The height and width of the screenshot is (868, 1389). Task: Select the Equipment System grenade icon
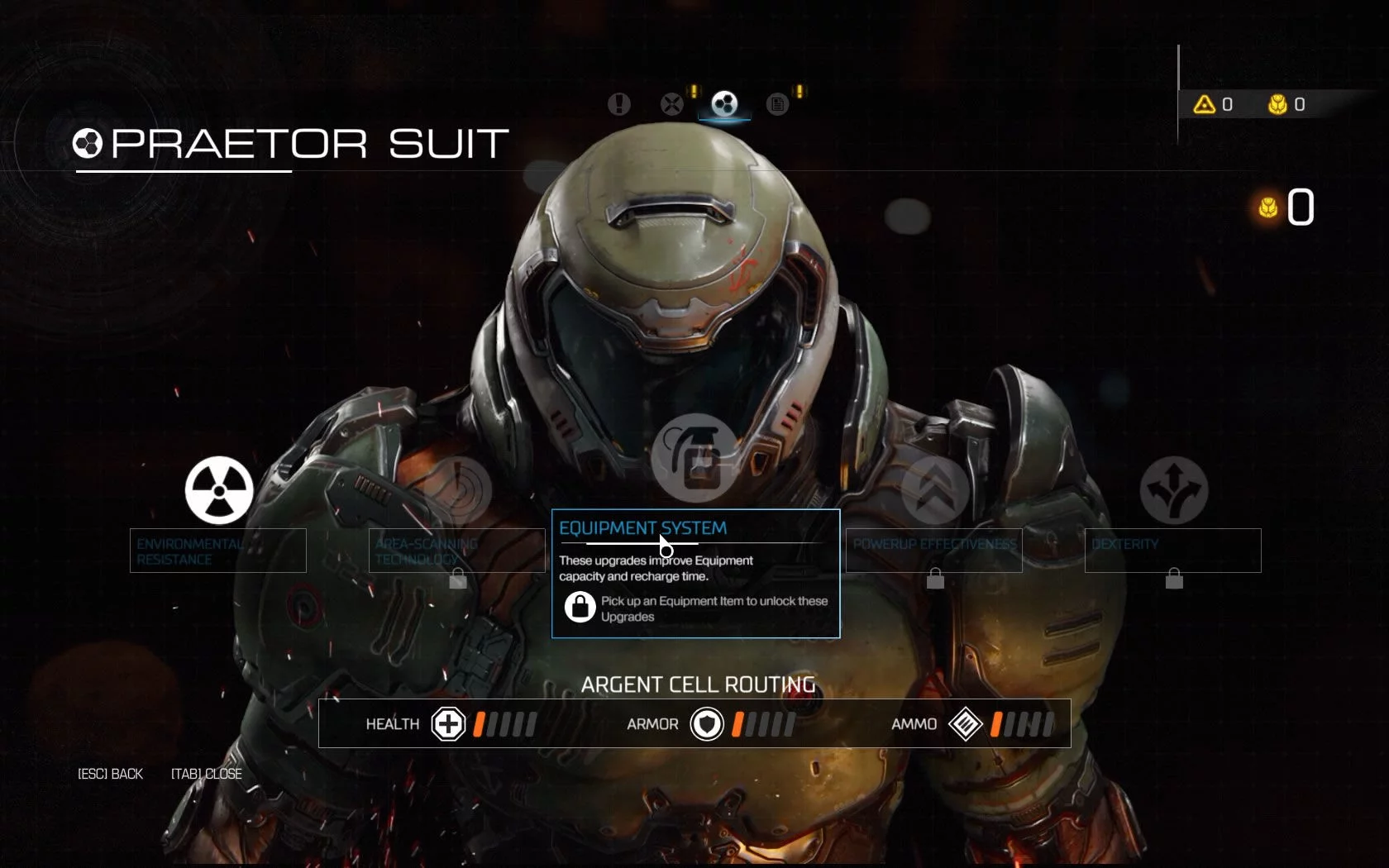click(695, 457)
